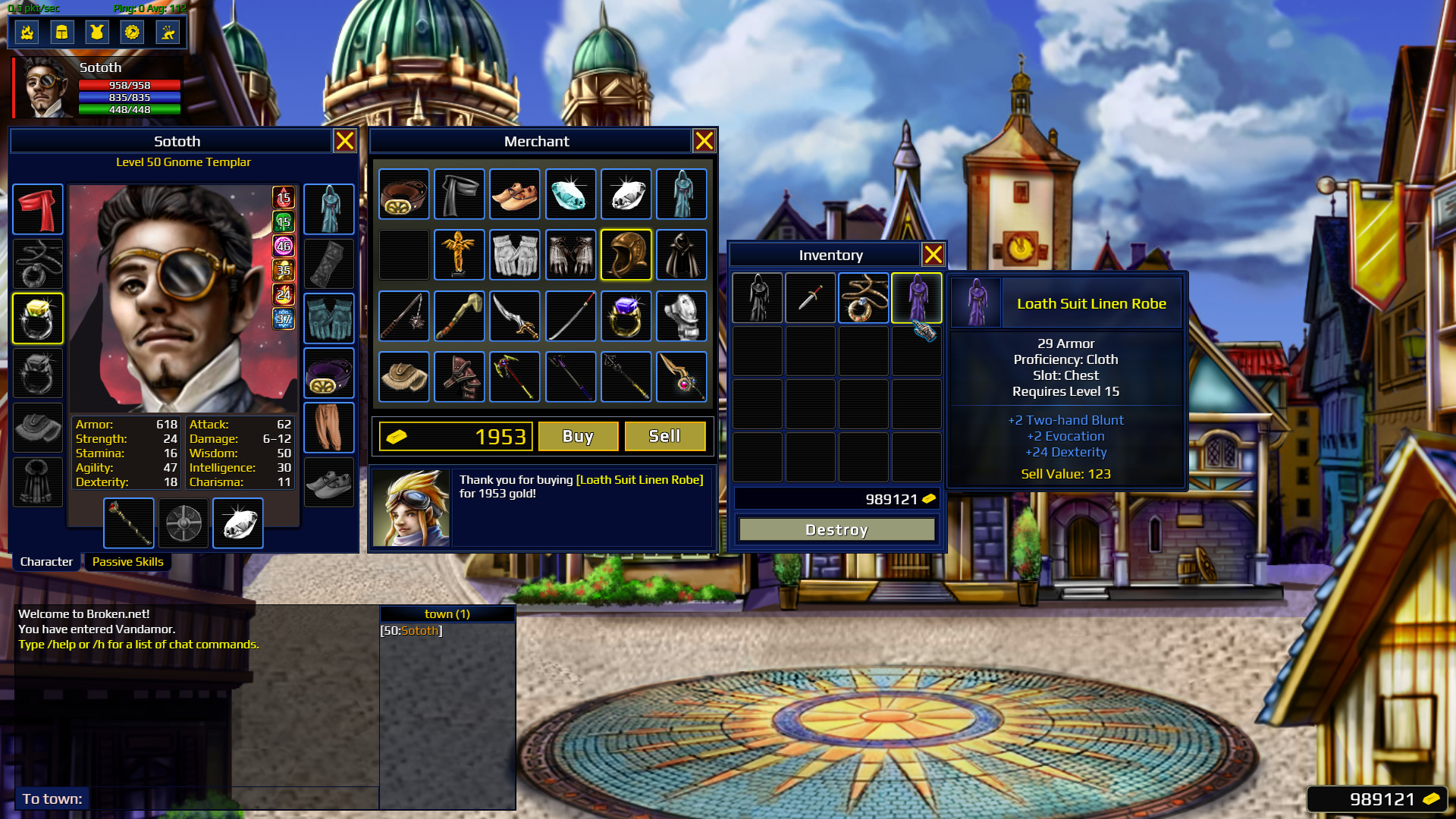Viewport: 1456px width, 819px height.
Task: Click the equipped shield icon in the character panel
Action: coord(183,522)
